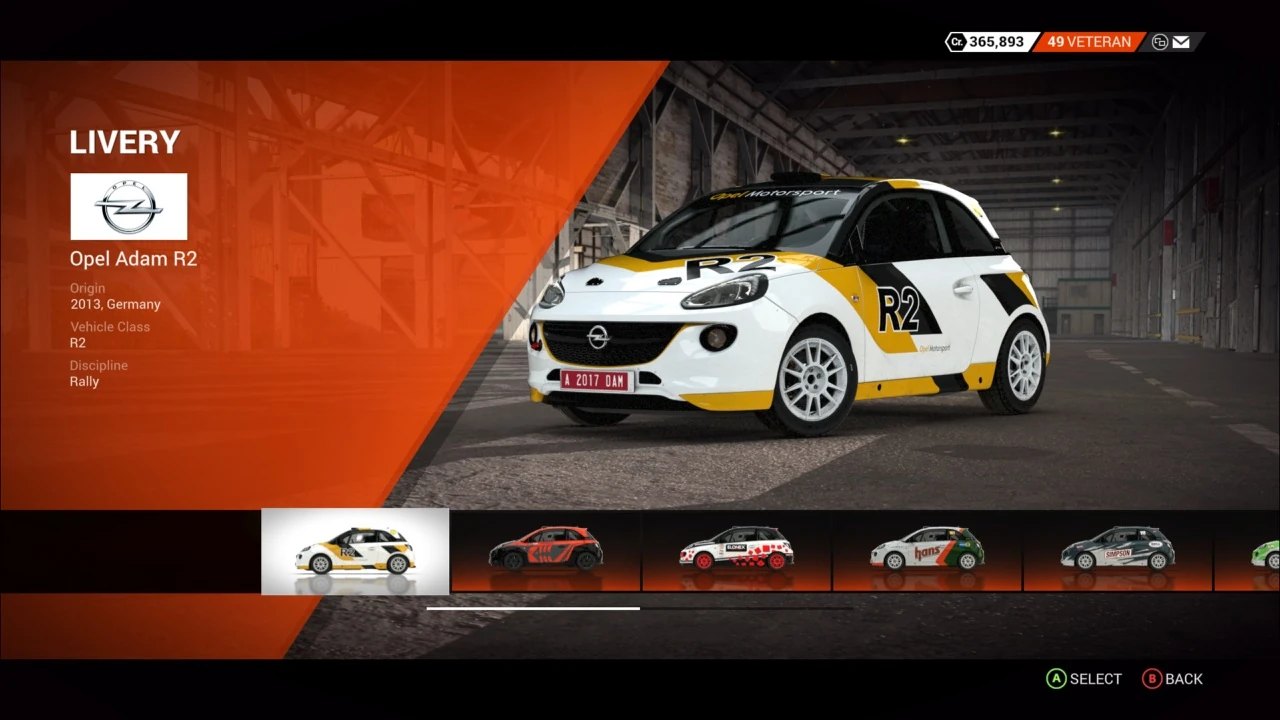Click the Opel manufacturer logo badge
This screenshot has height=720, width=1280.
pyautogui.click(x=128, y=206)
